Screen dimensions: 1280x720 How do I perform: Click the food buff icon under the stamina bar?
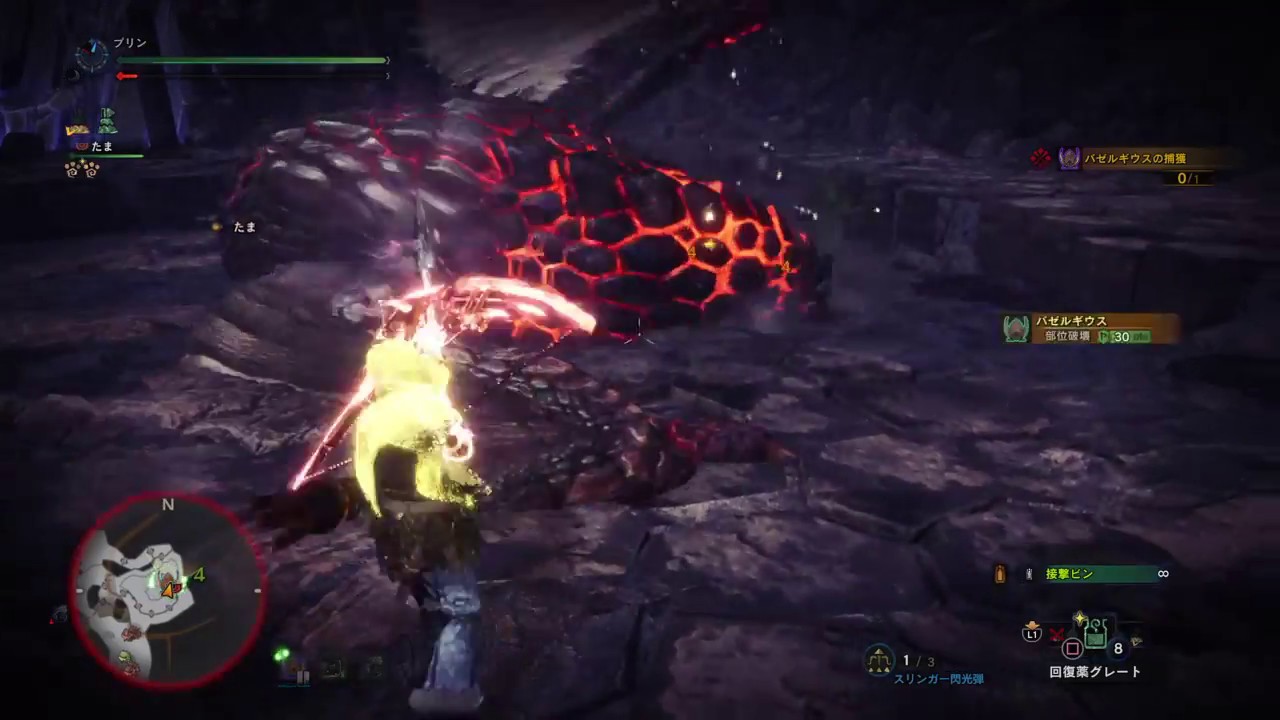pyautogui.click(x=76, y=128)
